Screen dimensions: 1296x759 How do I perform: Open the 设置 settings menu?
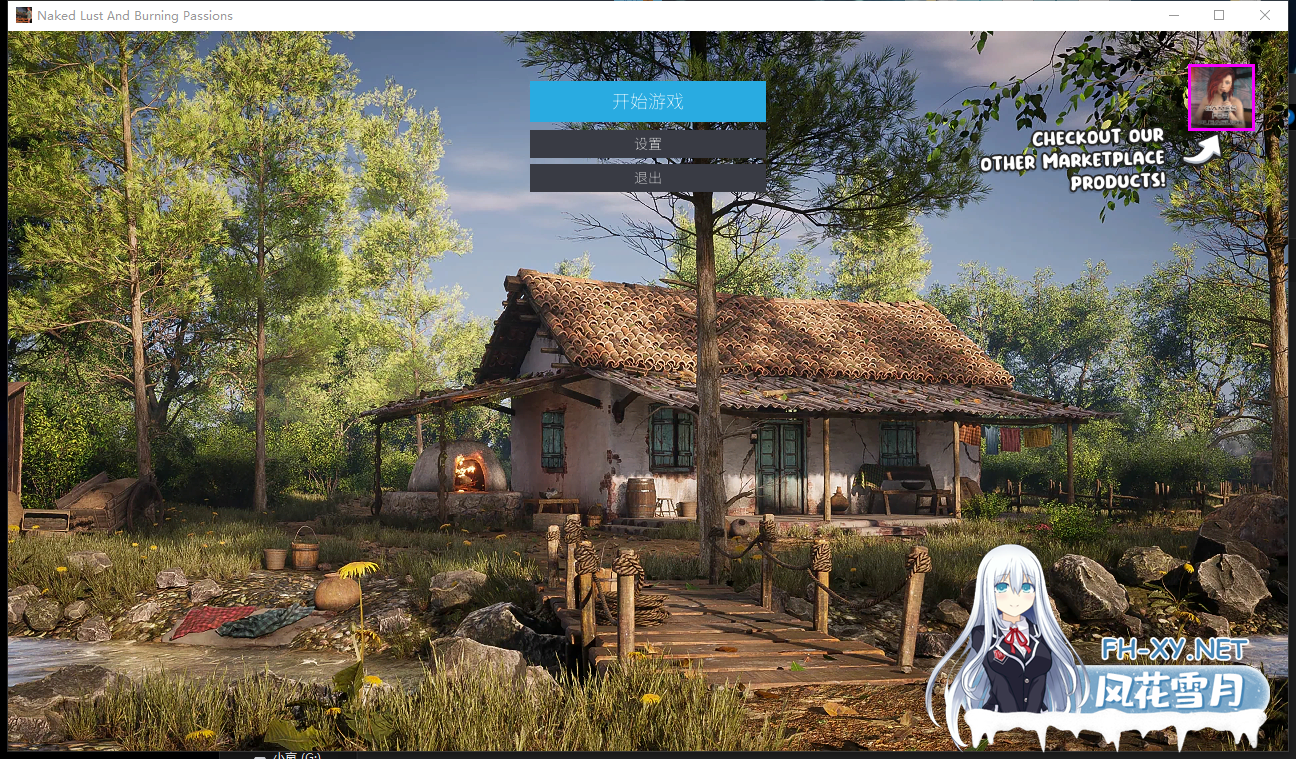647,144
